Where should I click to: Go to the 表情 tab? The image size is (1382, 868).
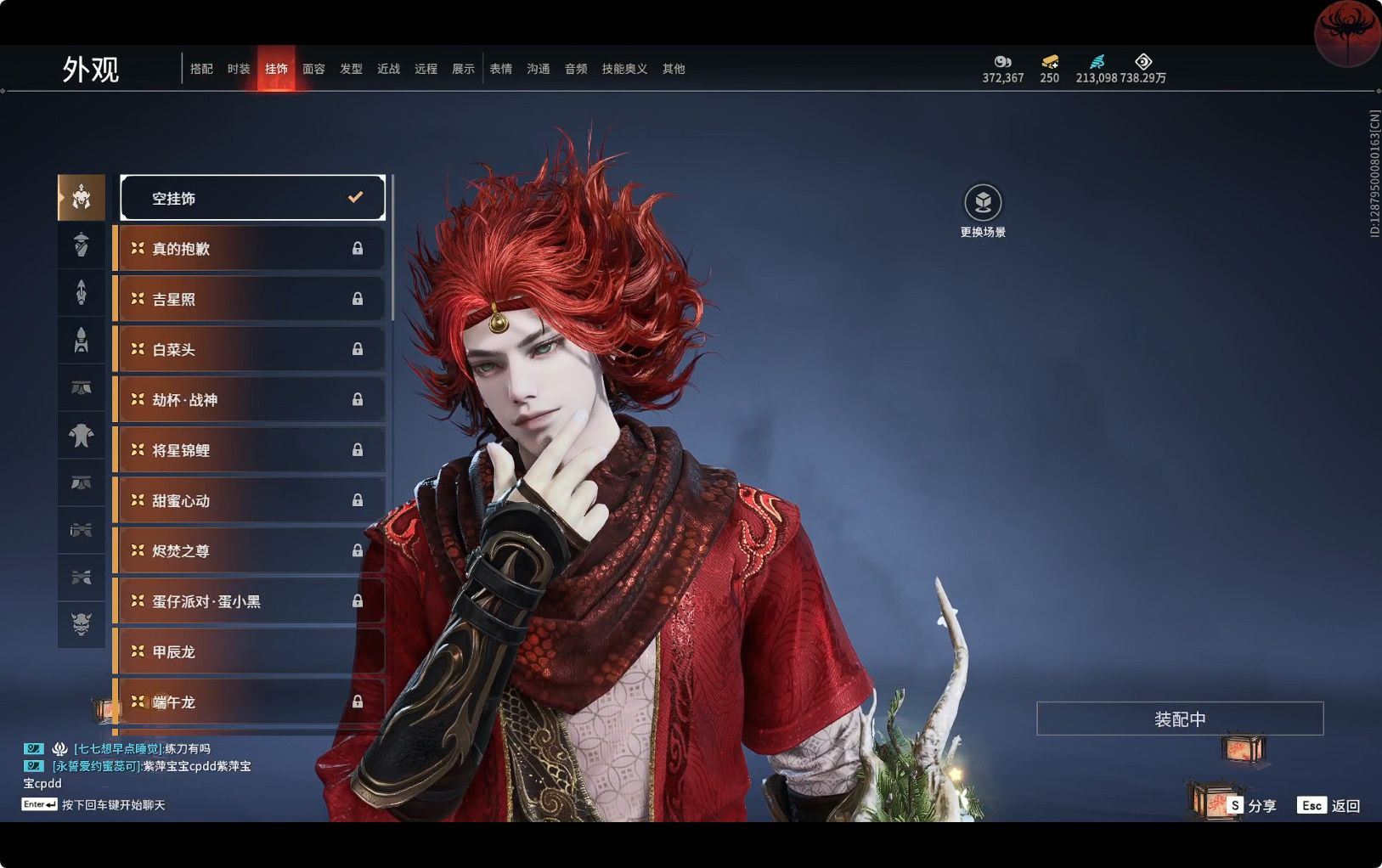click(x=500, y=69)
